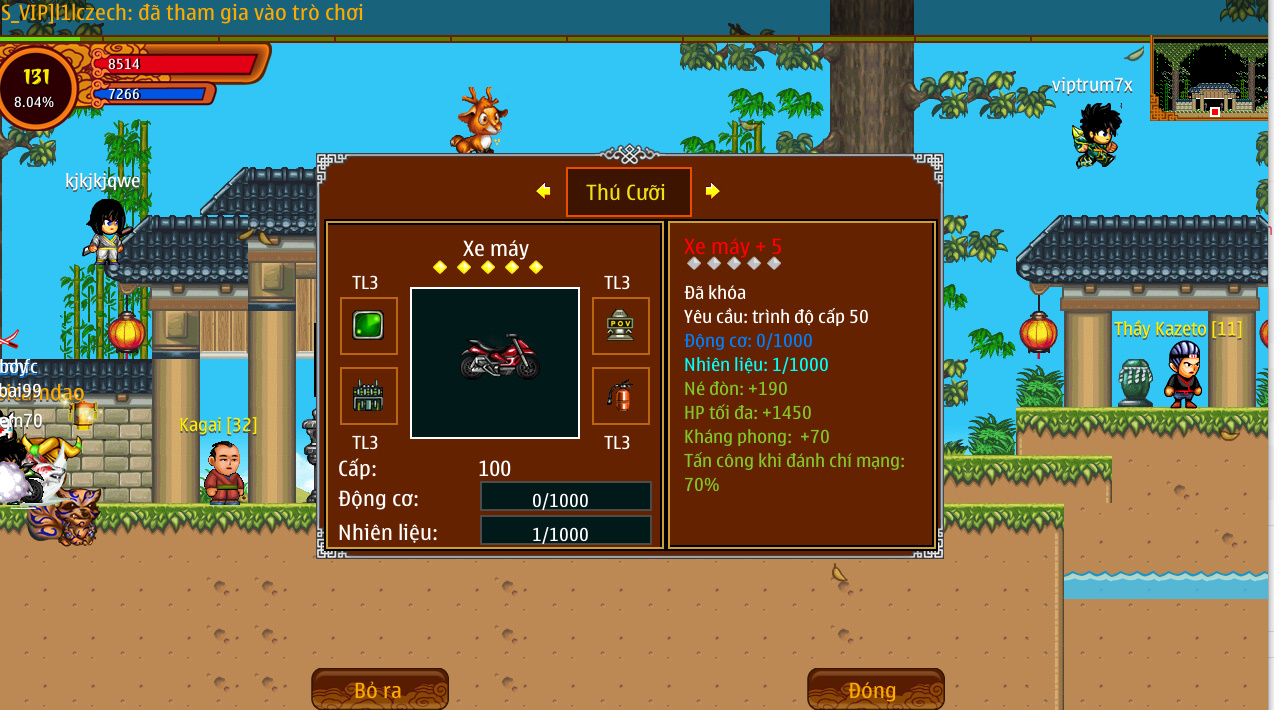The height and width of the screenshot is (710, 1274).
Task: Select the engine block part slot
Action: tap(368, 396)
